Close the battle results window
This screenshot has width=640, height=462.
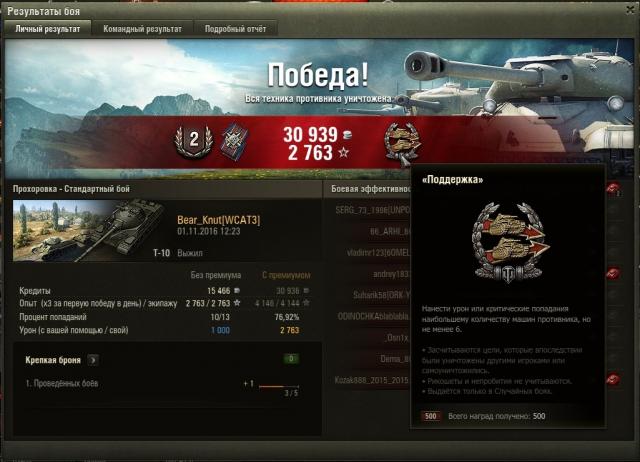coord(626,9)
